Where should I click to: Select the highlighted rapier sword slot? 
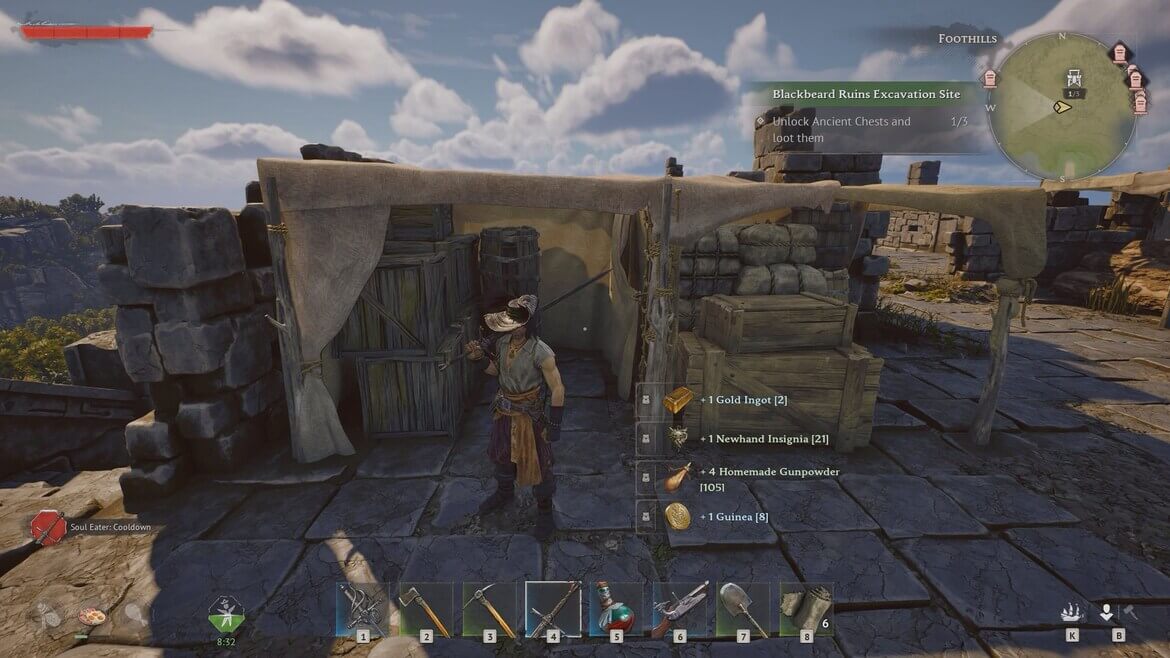coord(553,609)
